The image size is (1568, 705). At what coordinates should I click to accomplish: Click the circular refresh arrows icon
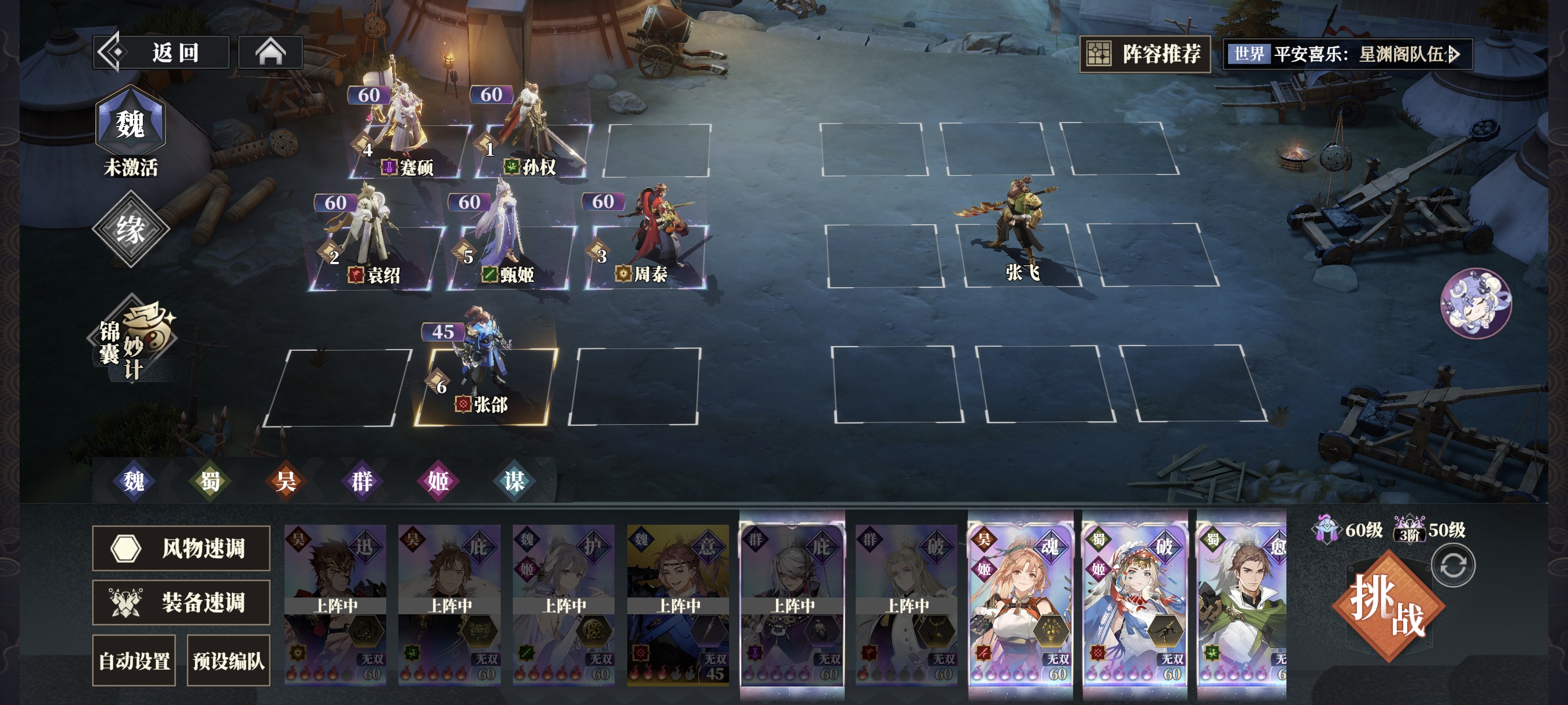[x=1452, y=566]
